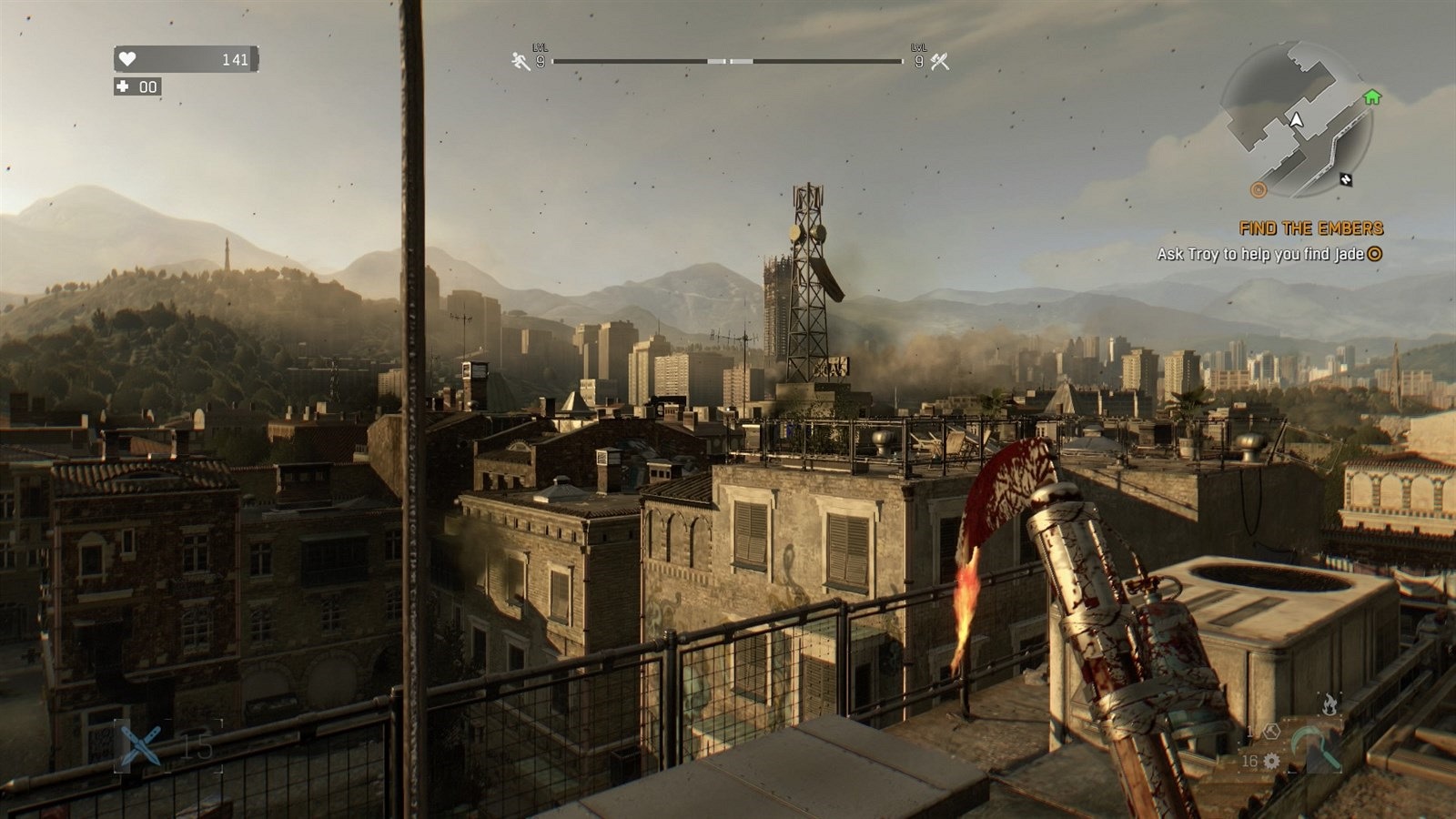This screenshot has height=819, width=1456.
Task: Click the power level crossed tools icon
Action: click(x=939, y=61)
